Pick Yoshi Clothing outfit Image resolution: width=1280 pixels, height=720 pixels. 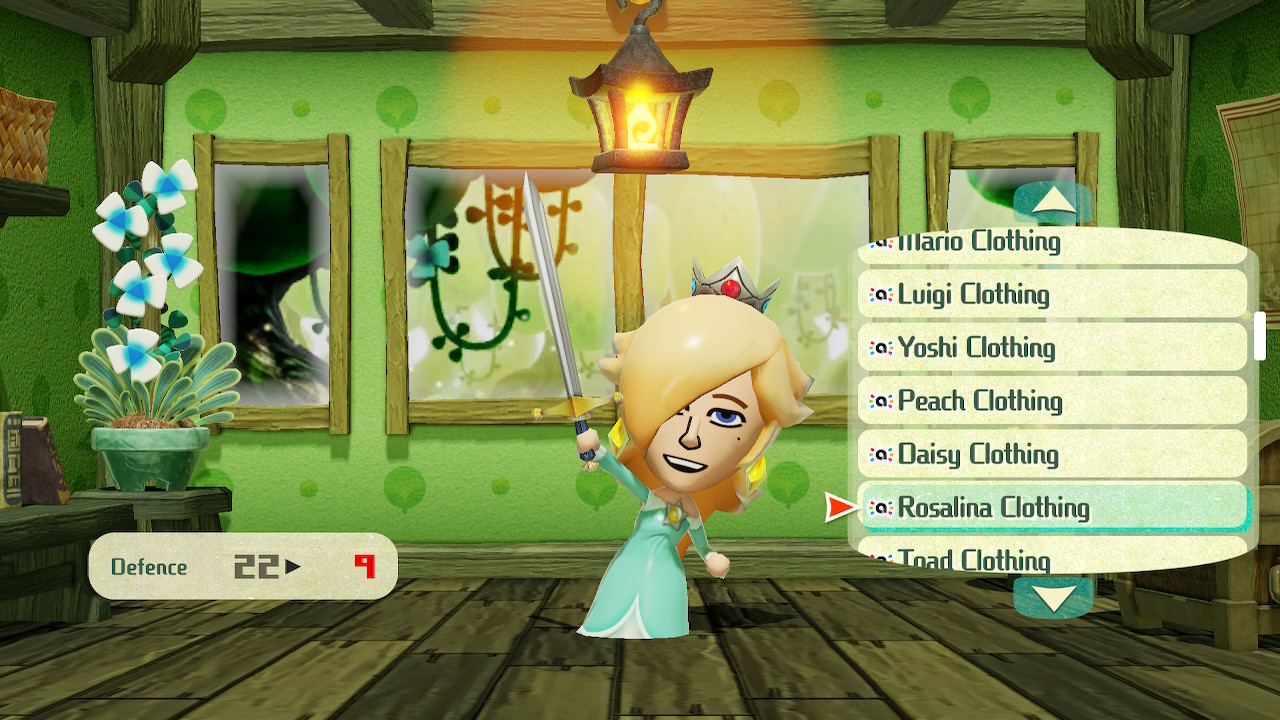[x=1052, y=347]
